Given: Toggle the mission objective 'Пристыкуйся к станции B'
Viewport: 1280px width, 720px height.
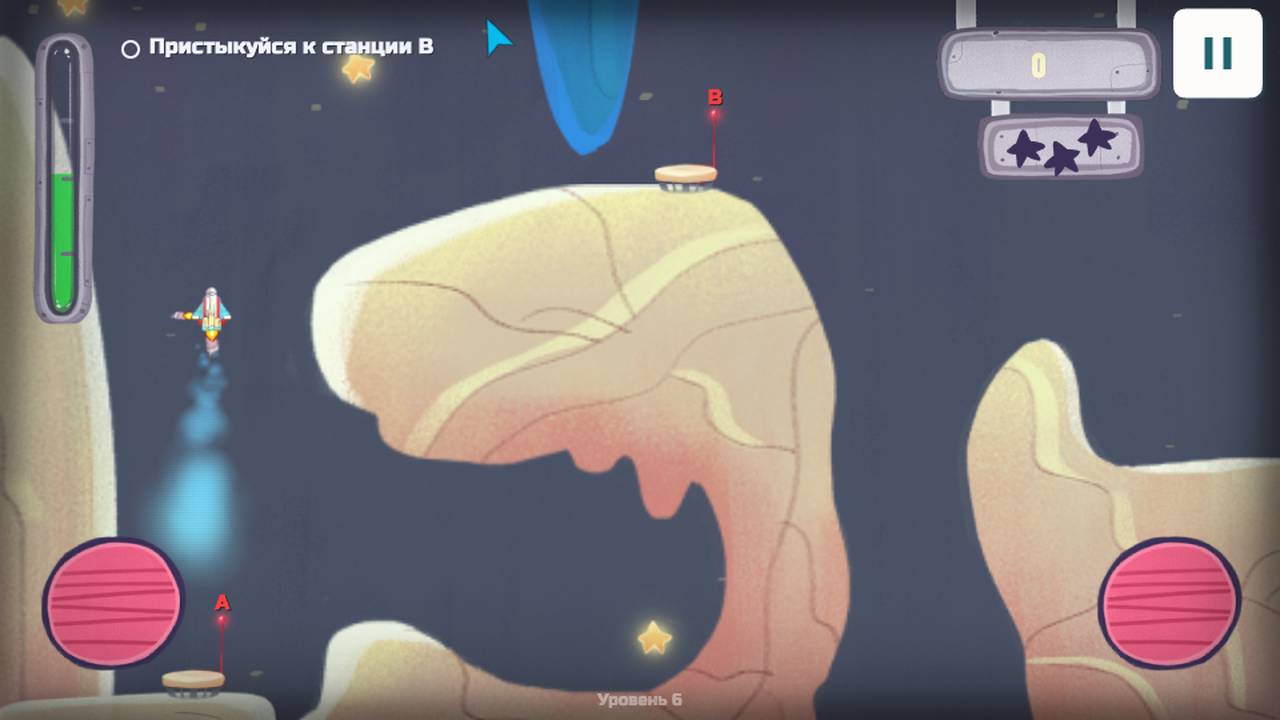Looking at the screenshot, I should tap(290, 45).
